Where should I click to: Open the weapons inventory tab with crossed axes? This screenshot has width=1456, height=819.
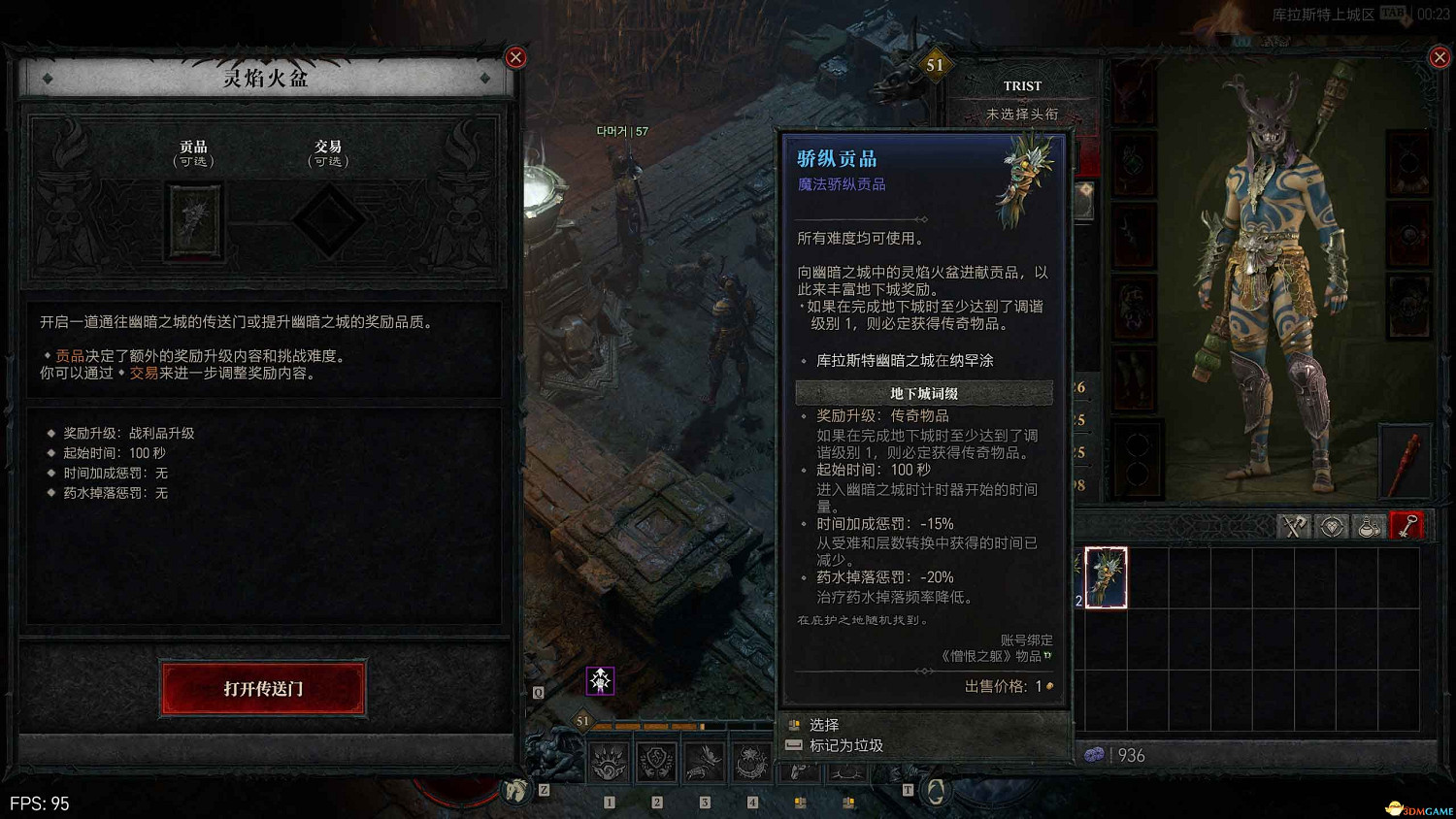pyautogui.click(x=1293, y=526)
